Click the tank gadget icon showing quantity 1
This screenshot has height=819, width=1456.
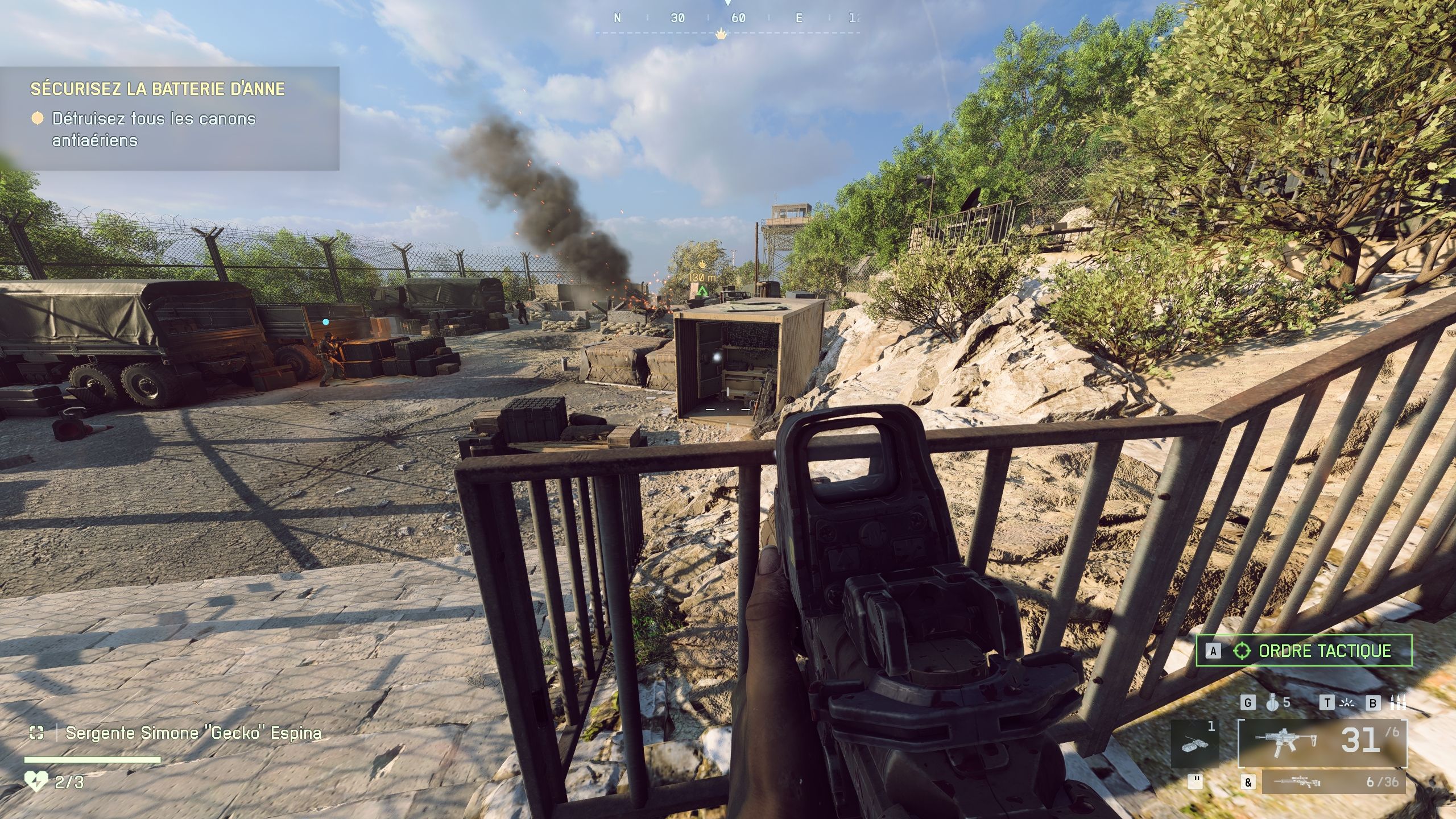(x=1194, y=744)
